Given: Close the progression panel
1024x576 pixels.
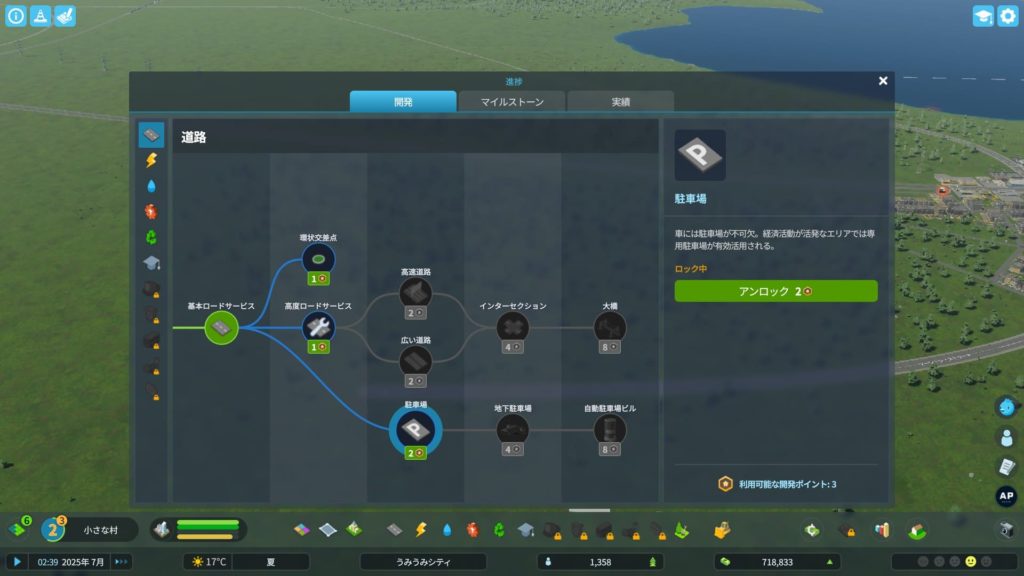Looking at the screenshot, I should click(x=883, y=81).
